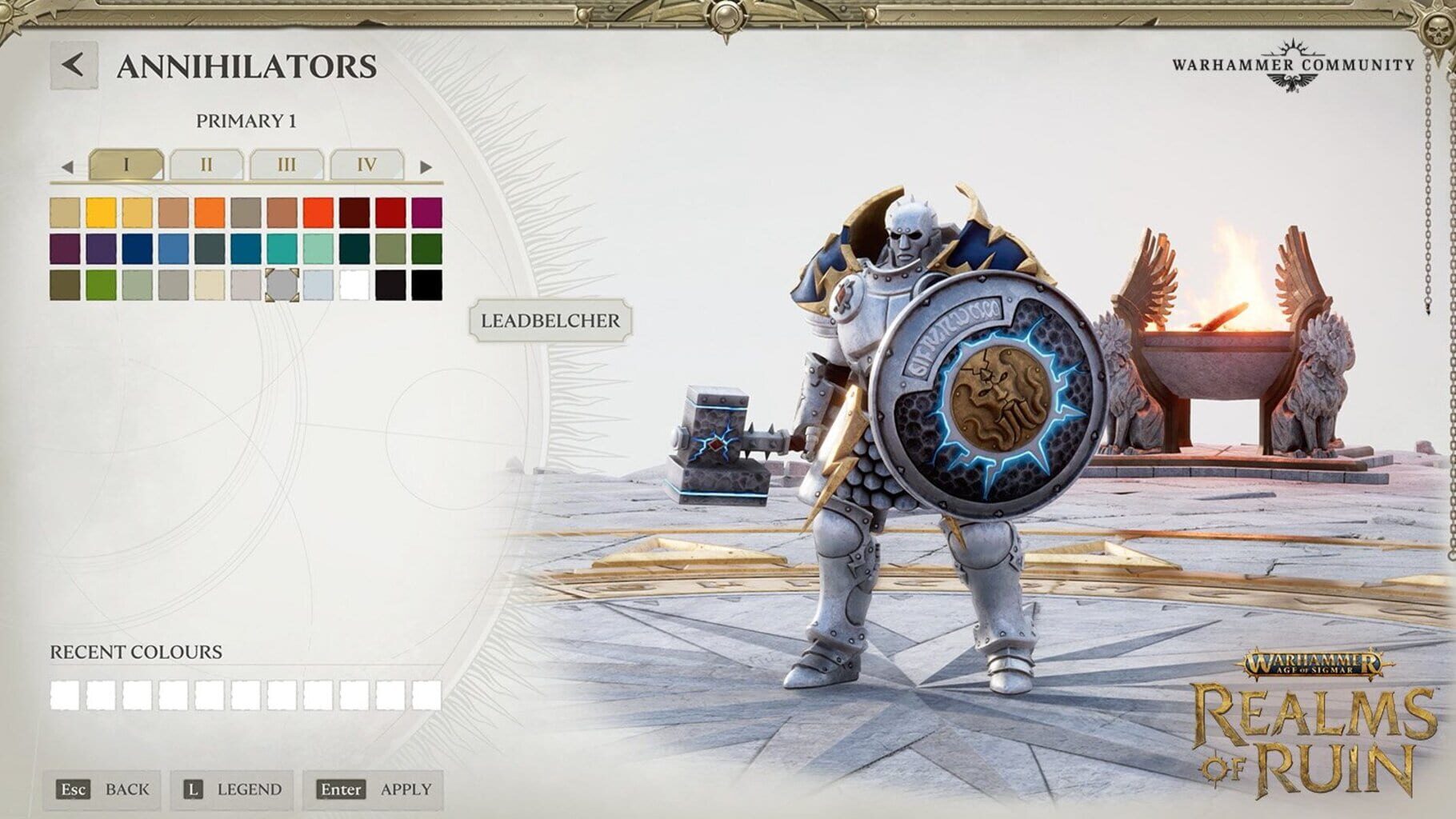Pick the bright yellow swatch
1456x819 pixels.
(x=101, y=210)
